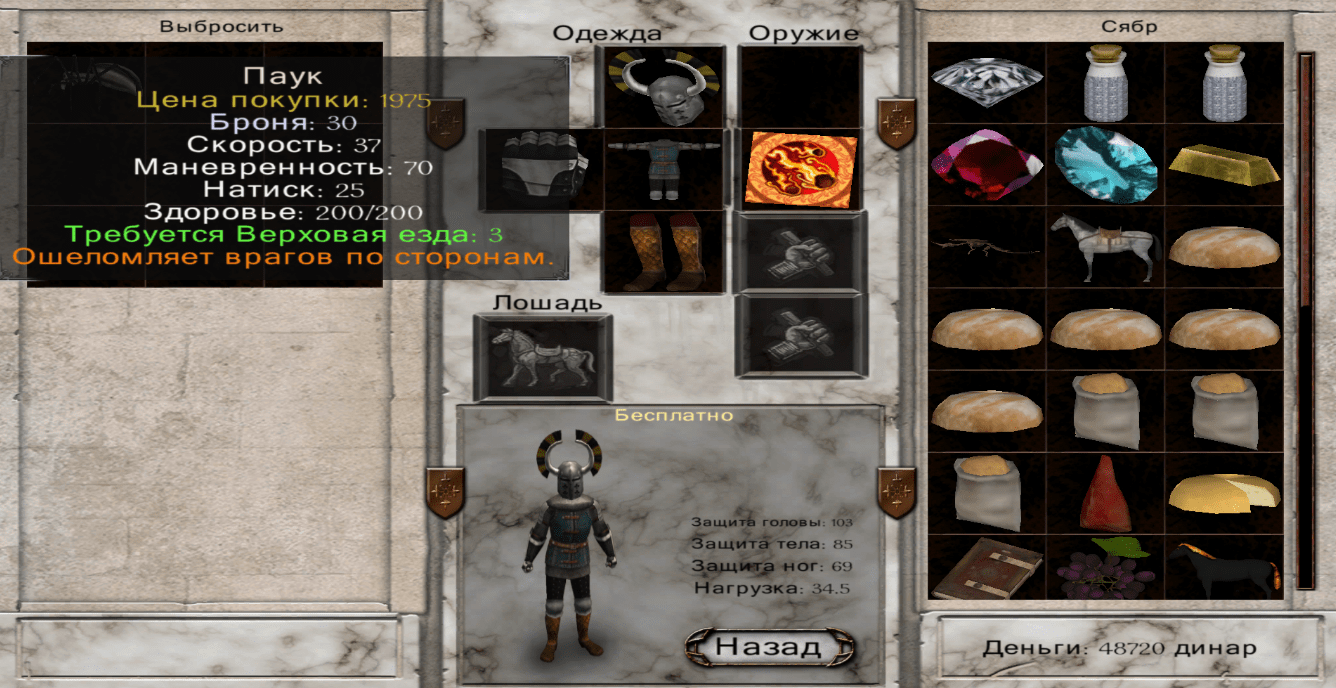This screenshot has height=688, width=1336.
Task: Click the inventory scrollbar
Action: tap(1305, 320)
